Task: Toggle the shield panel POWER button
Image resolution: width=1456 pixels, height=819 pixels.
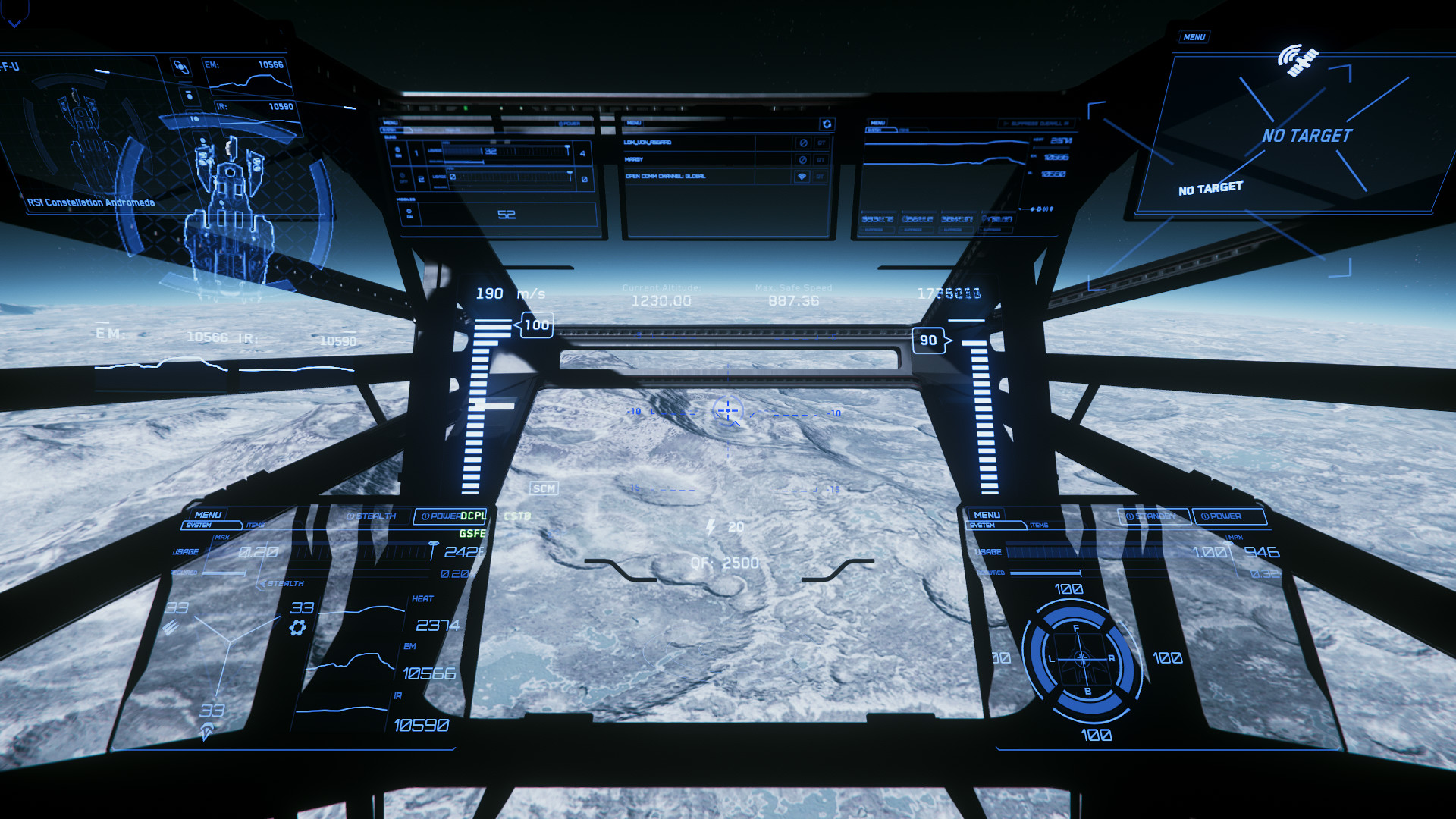Action: click(1228, 516)
